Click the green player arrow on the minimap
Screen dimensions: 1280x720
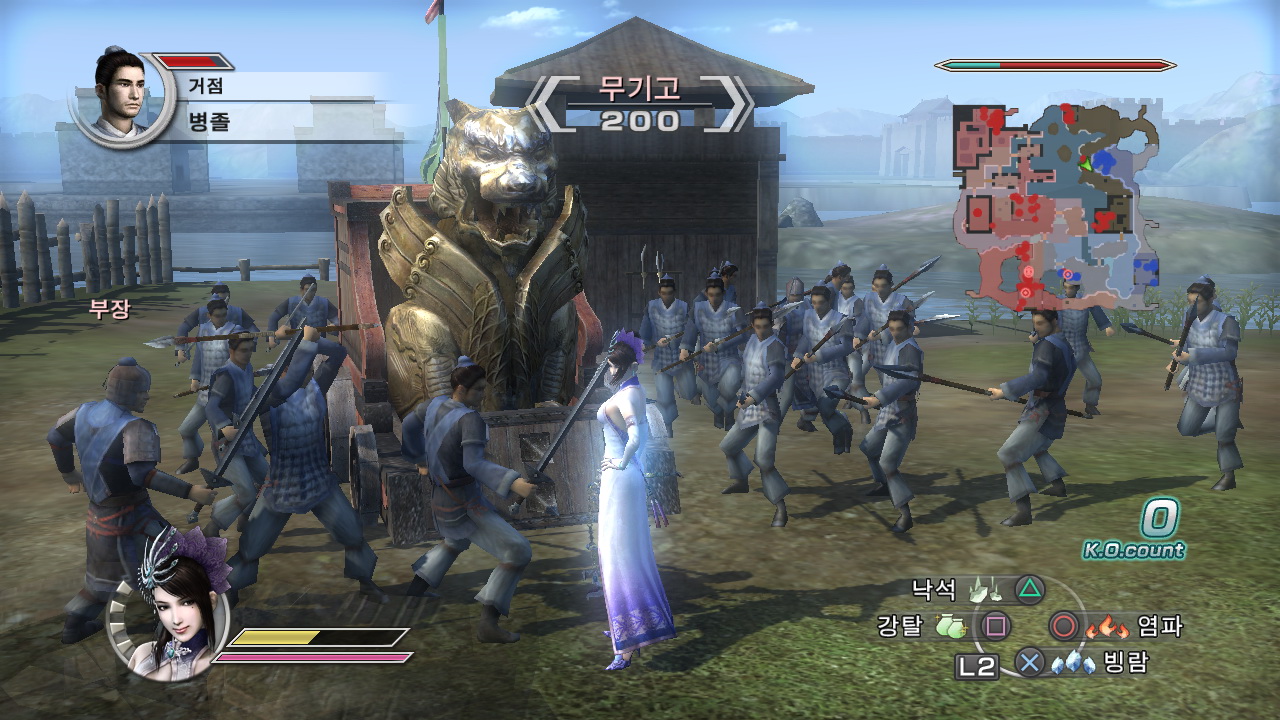(1084, 162)
